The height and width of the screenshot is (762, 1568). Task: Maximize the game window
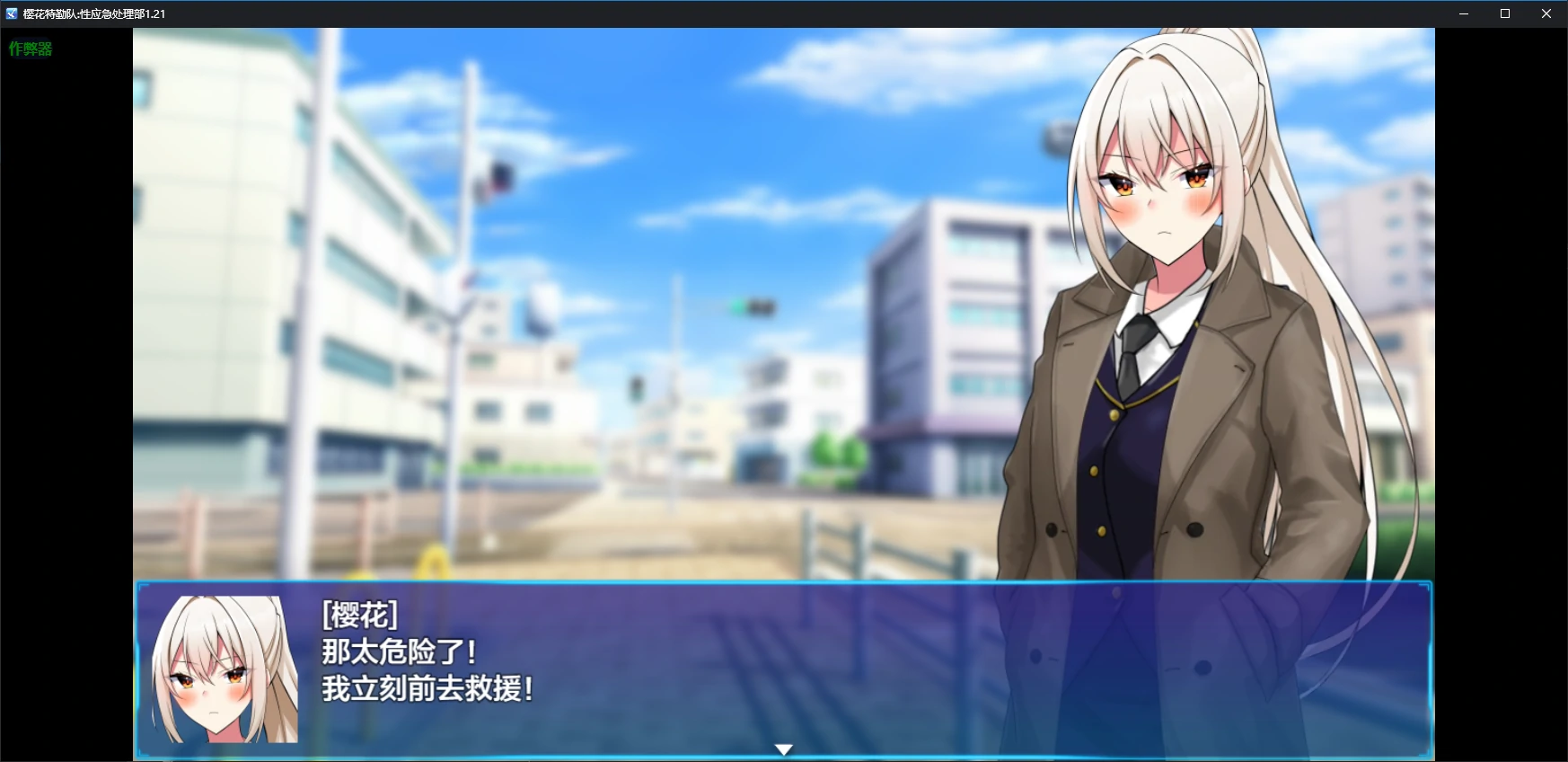[x=1503, y=13]
